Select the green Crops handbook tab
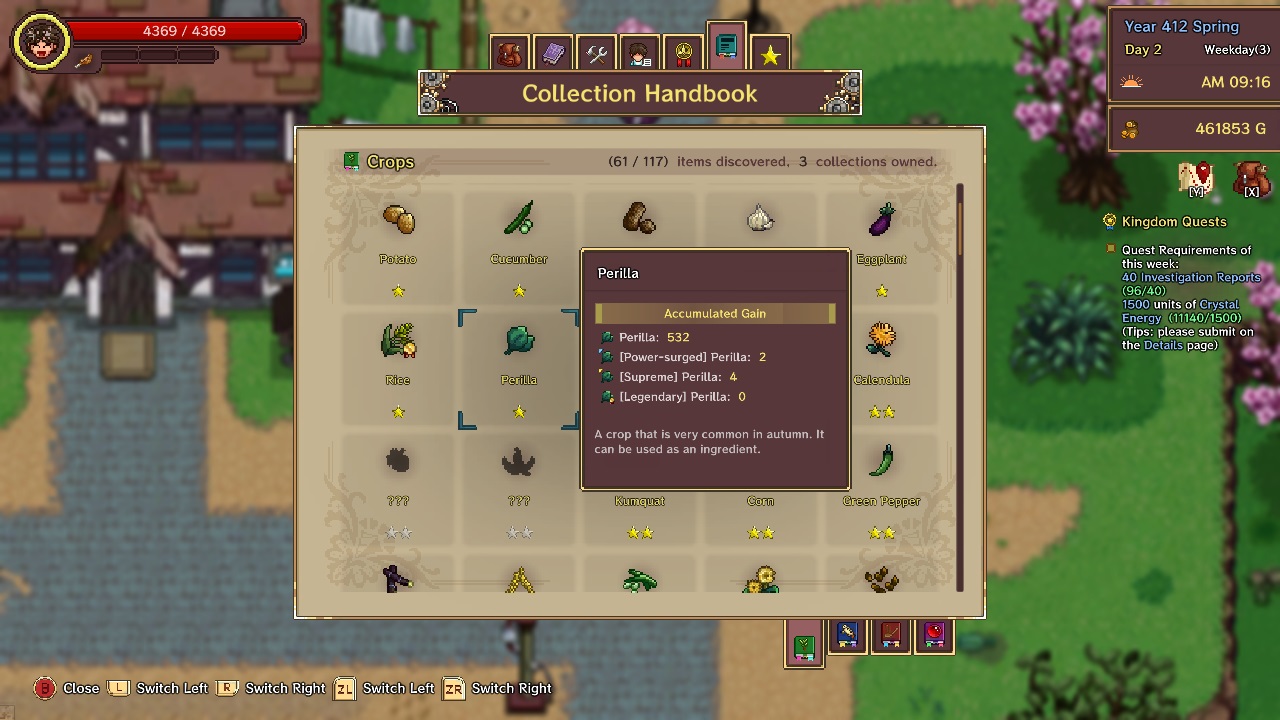The image size is (1280, 720). 804,647
